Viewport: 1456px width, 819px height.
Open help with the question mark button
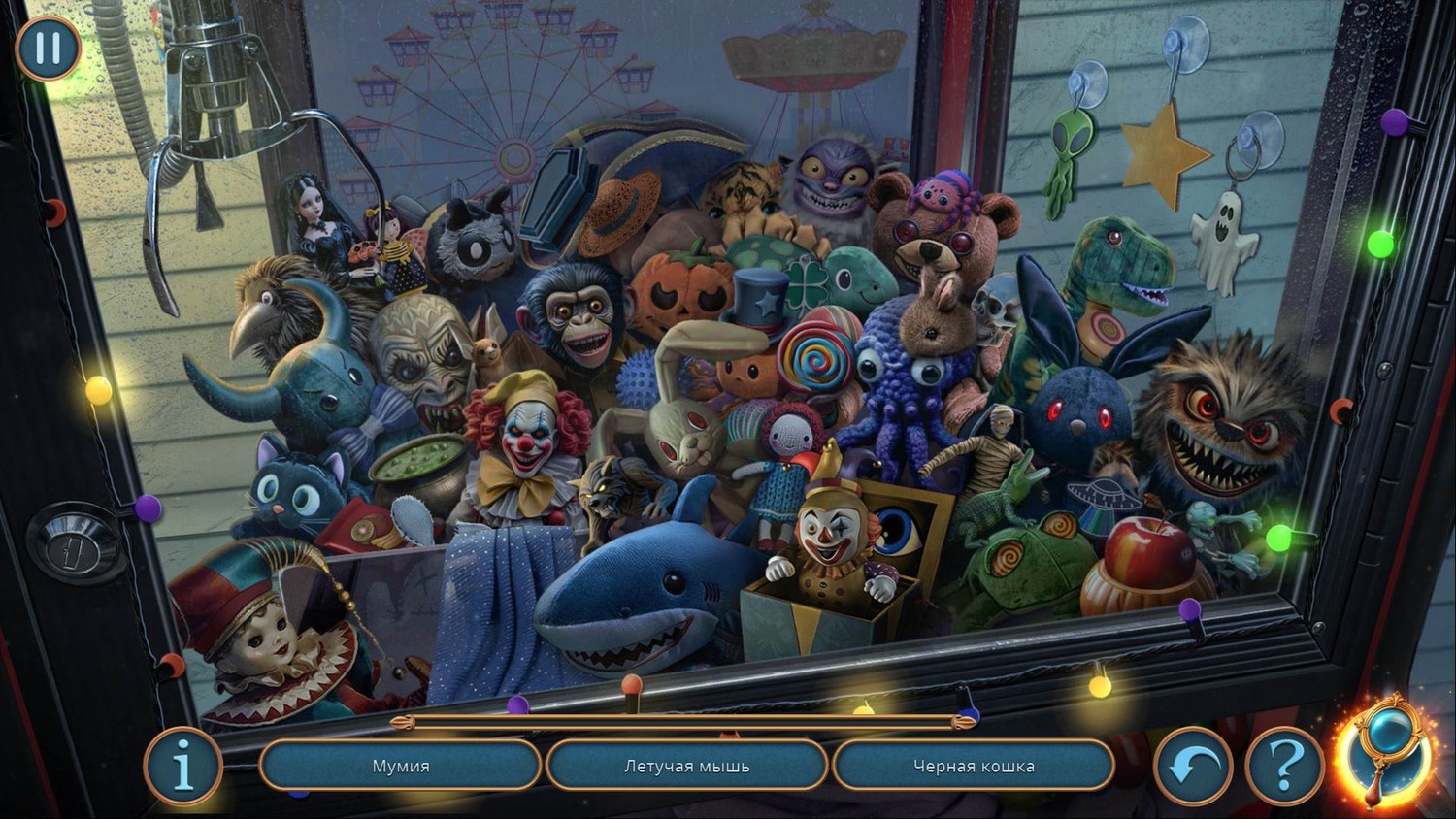[x=1284, y=767]
